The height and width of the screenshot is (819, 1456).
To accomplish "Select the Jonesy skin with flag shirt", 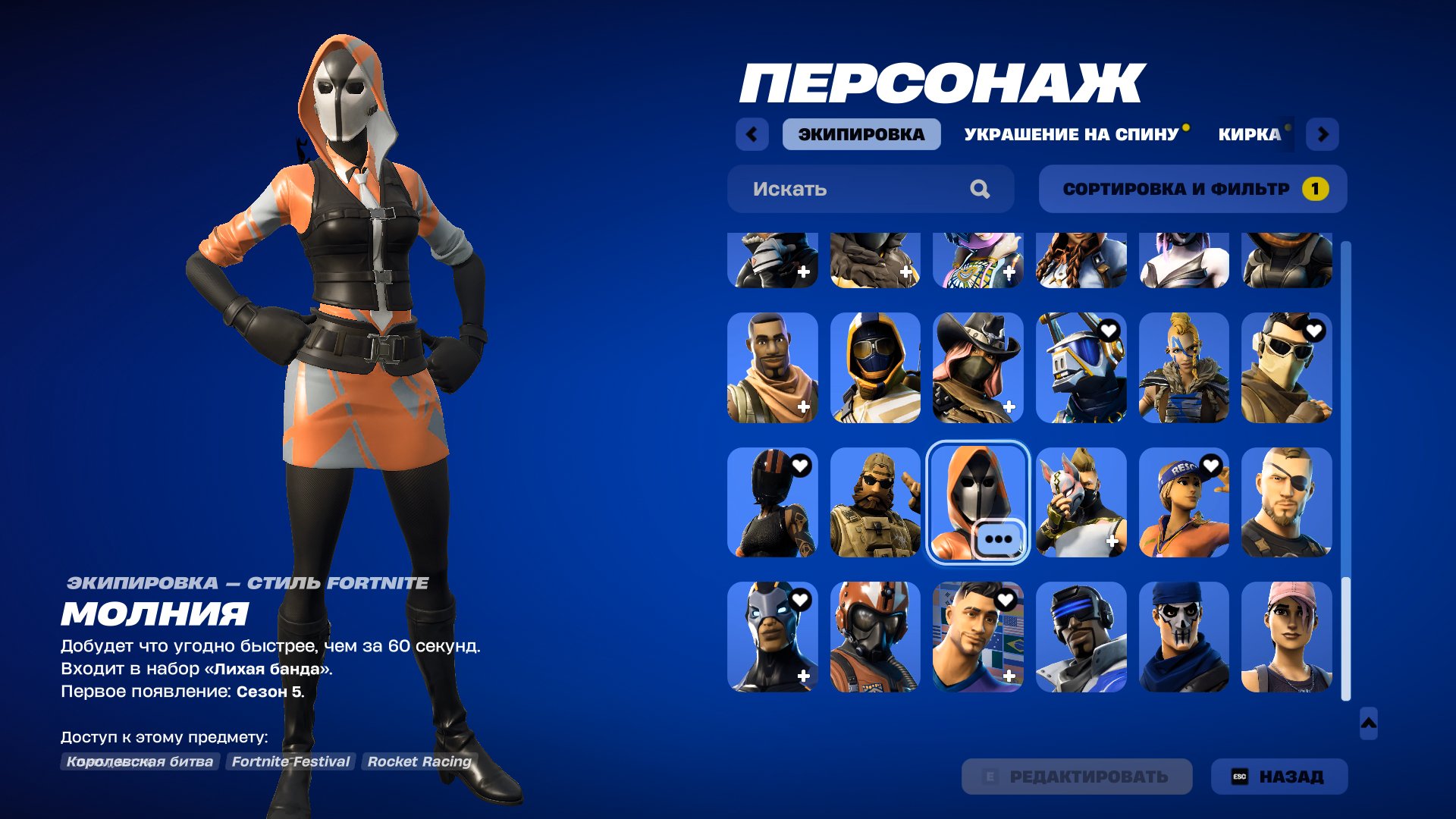I will coord(977,637).
